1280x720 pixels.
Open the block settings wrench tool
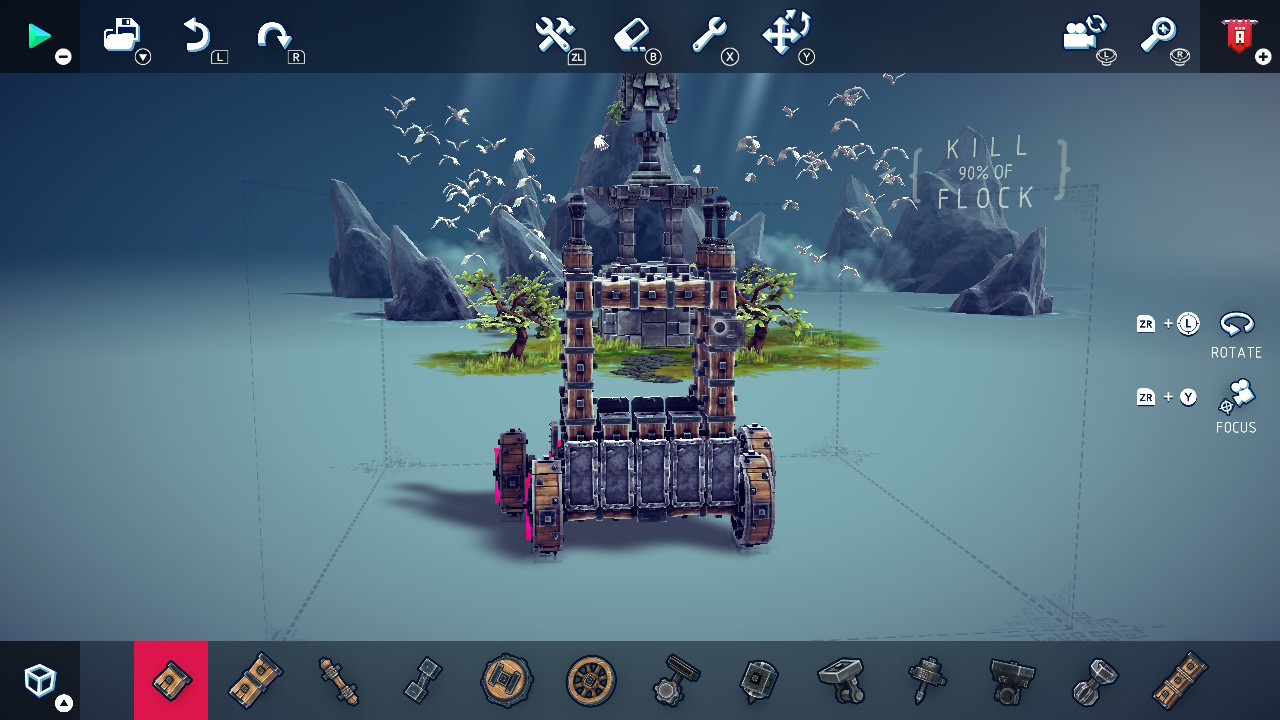tap(712, 32)
